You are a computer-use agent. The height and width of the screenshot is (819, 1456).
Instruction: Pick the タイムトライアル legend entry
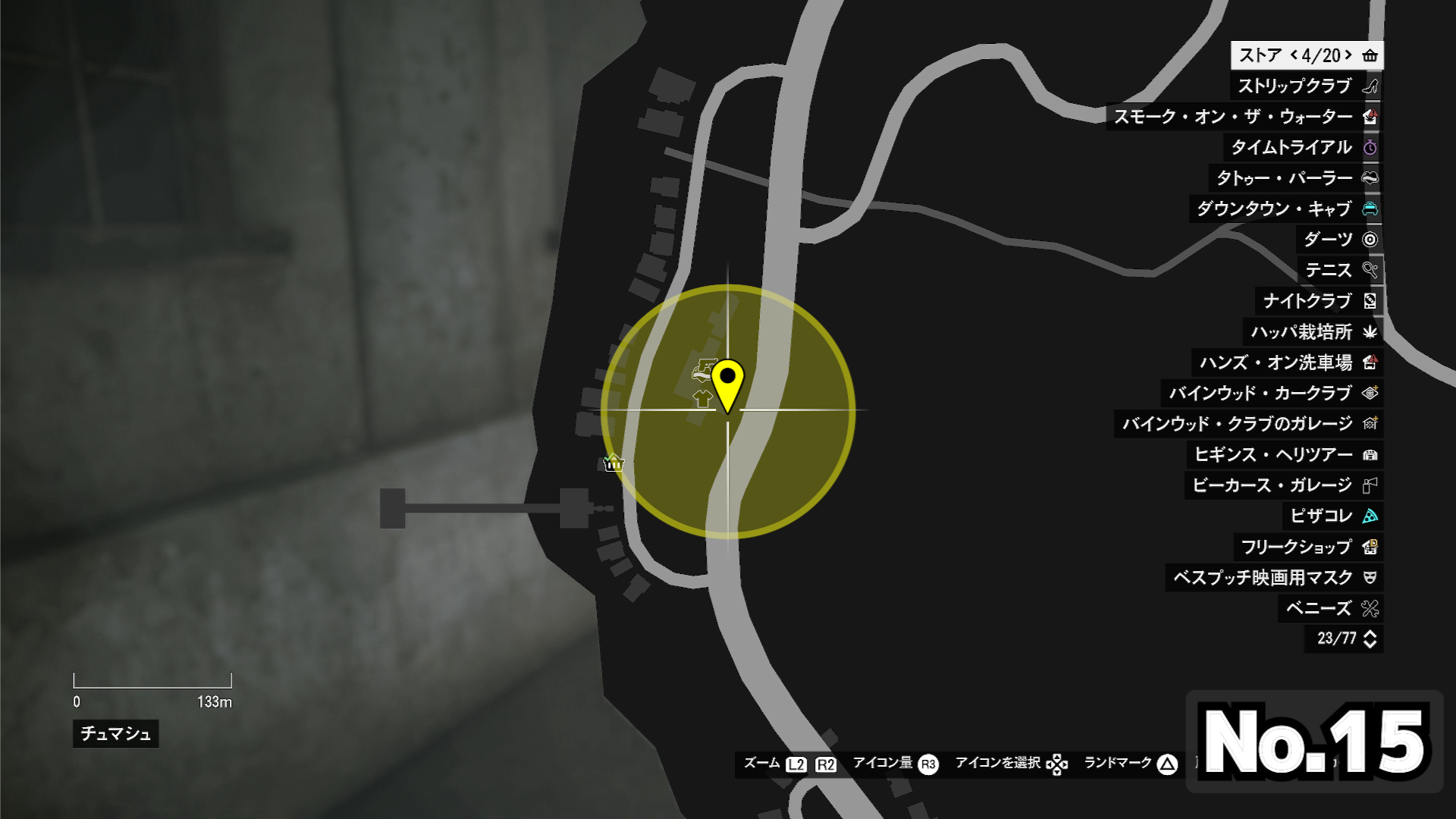(x=1301, y=147)
